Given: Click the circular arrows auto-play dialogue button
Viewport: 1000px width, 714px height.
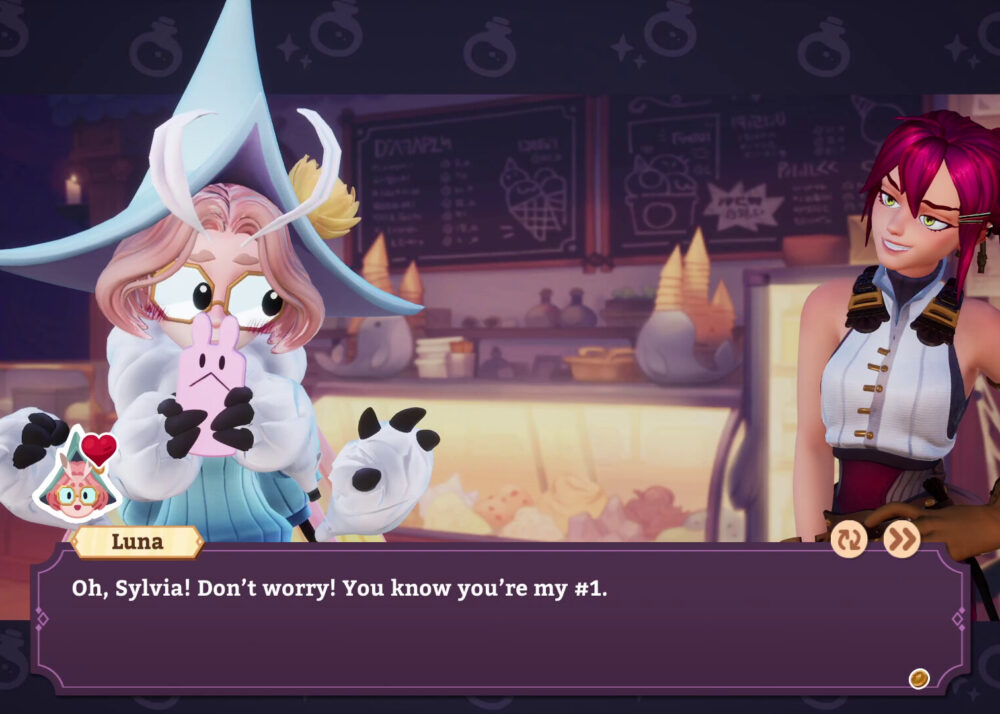Looking at the screenshot, I should click(849, 539).
